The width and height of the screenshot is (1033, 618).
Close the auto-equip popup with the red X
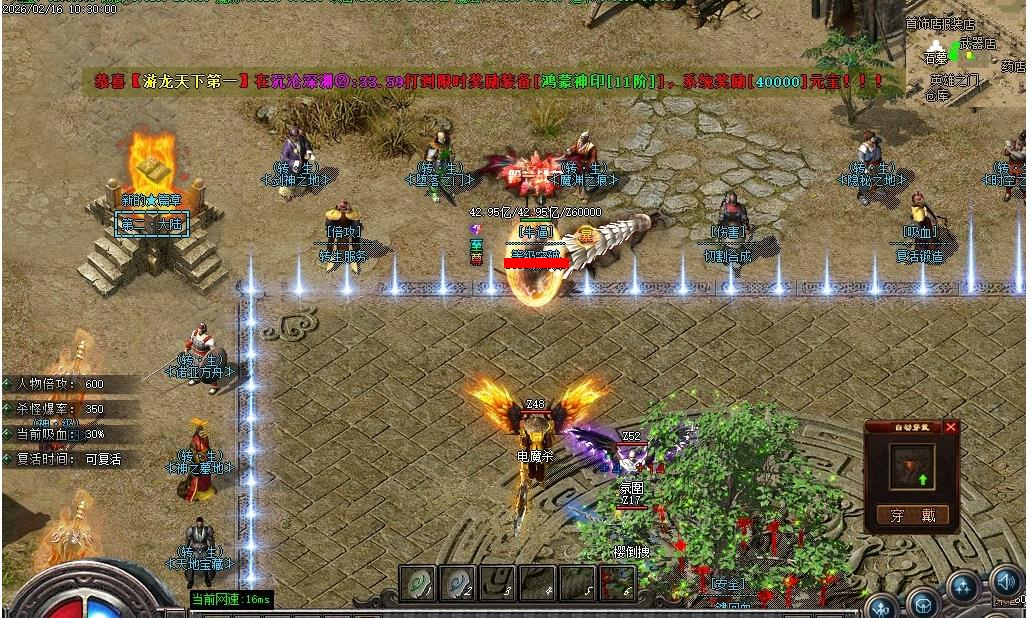pyautogui.click(x=950, y=427)
